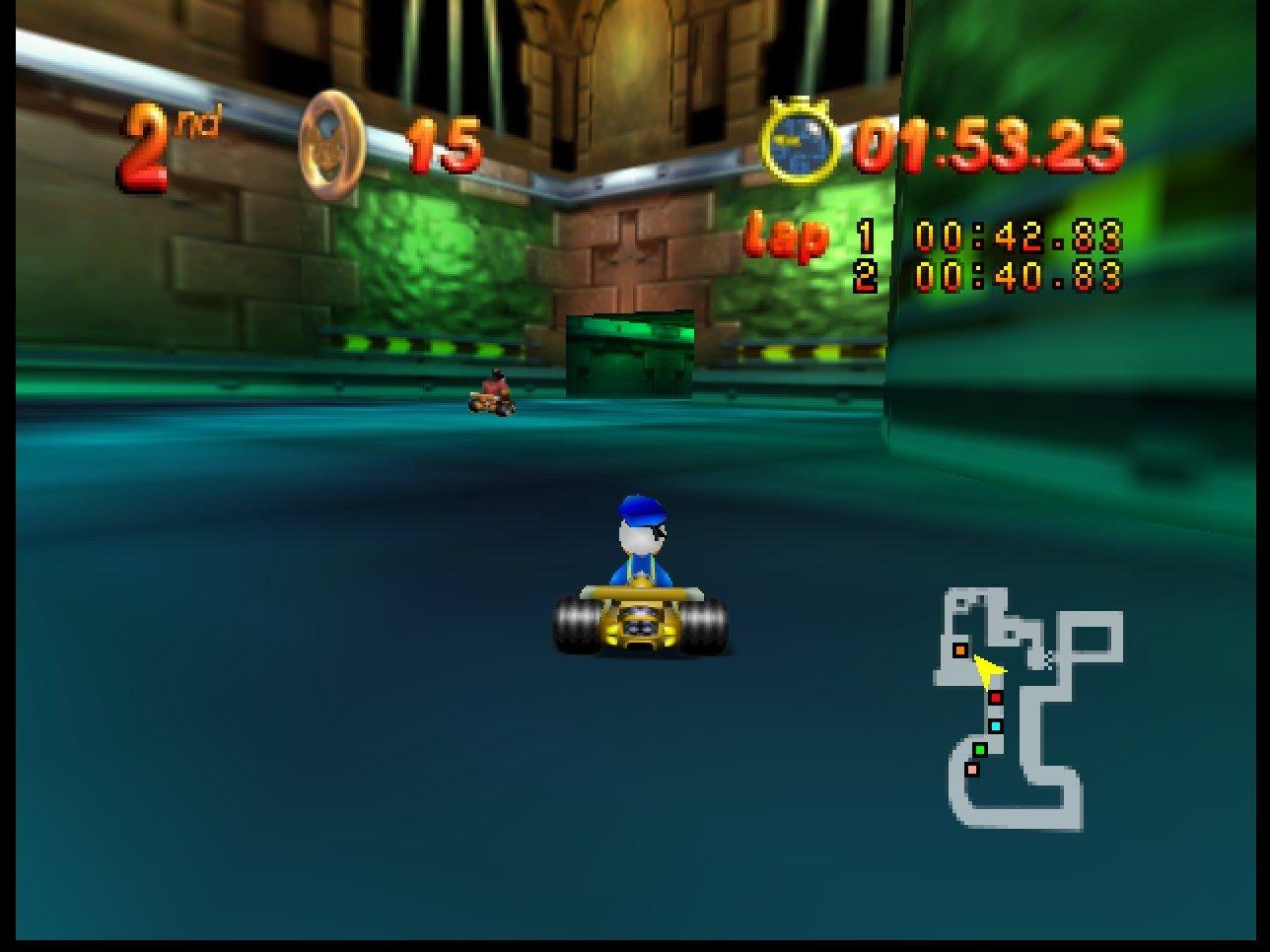Select the green racer marker on minimap

980,750
